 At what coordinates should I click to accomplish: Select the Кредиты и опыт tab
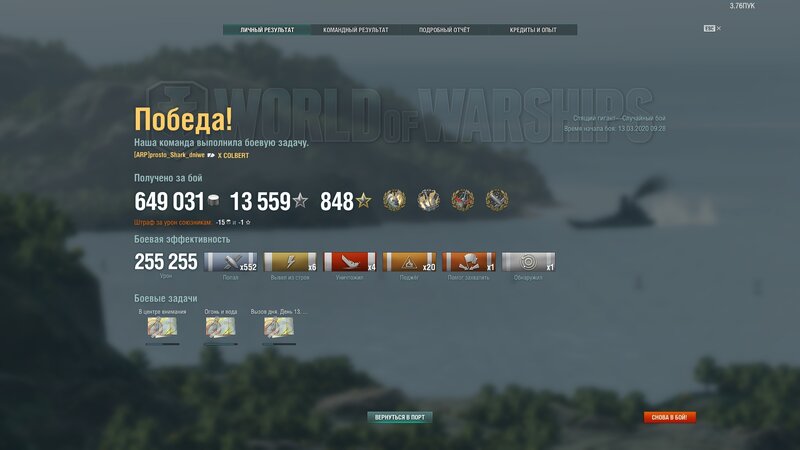point(532,30)
